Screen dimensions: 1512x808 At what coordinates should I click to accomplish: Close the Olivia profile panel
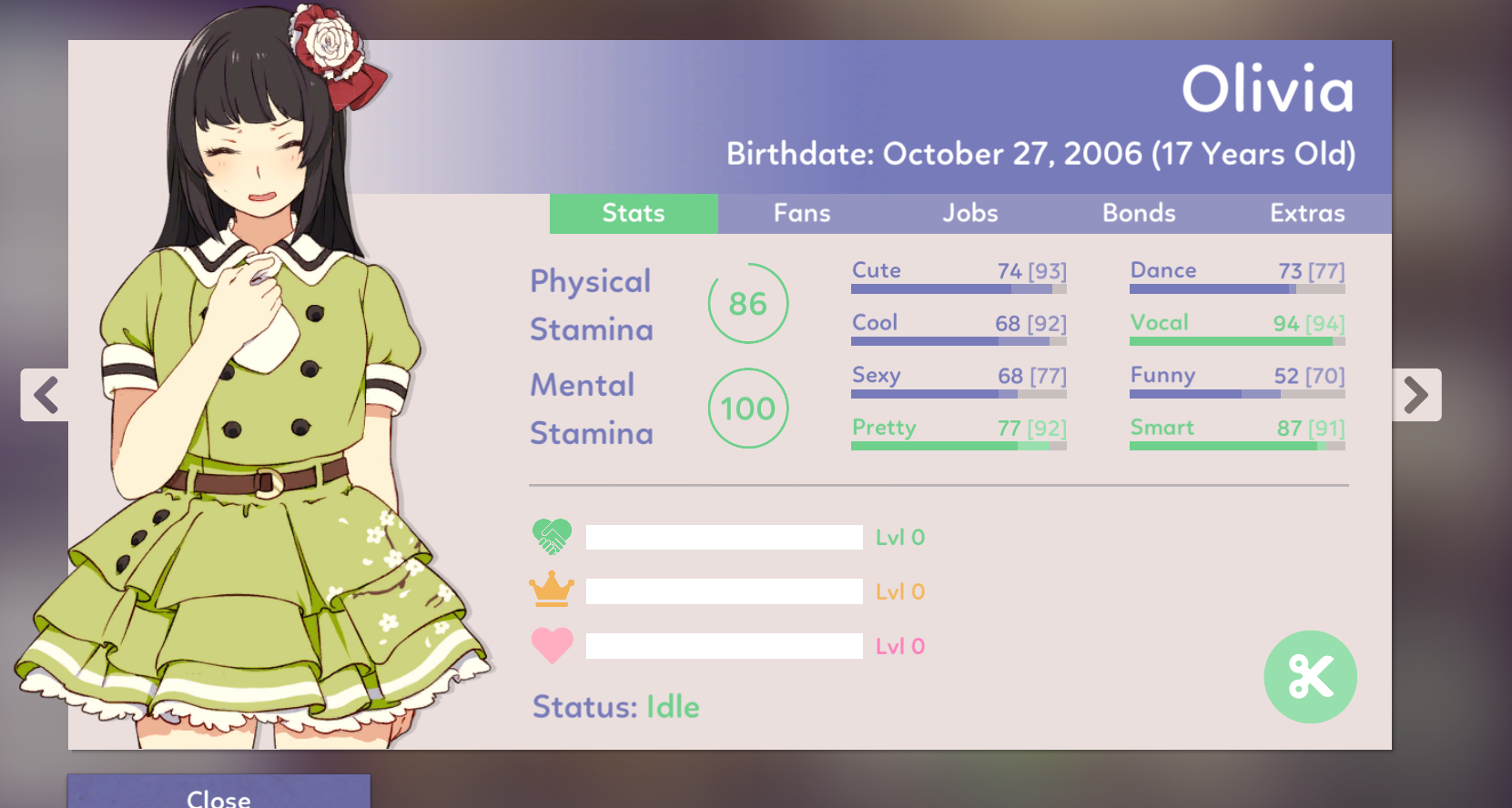(x=218, y=793)
